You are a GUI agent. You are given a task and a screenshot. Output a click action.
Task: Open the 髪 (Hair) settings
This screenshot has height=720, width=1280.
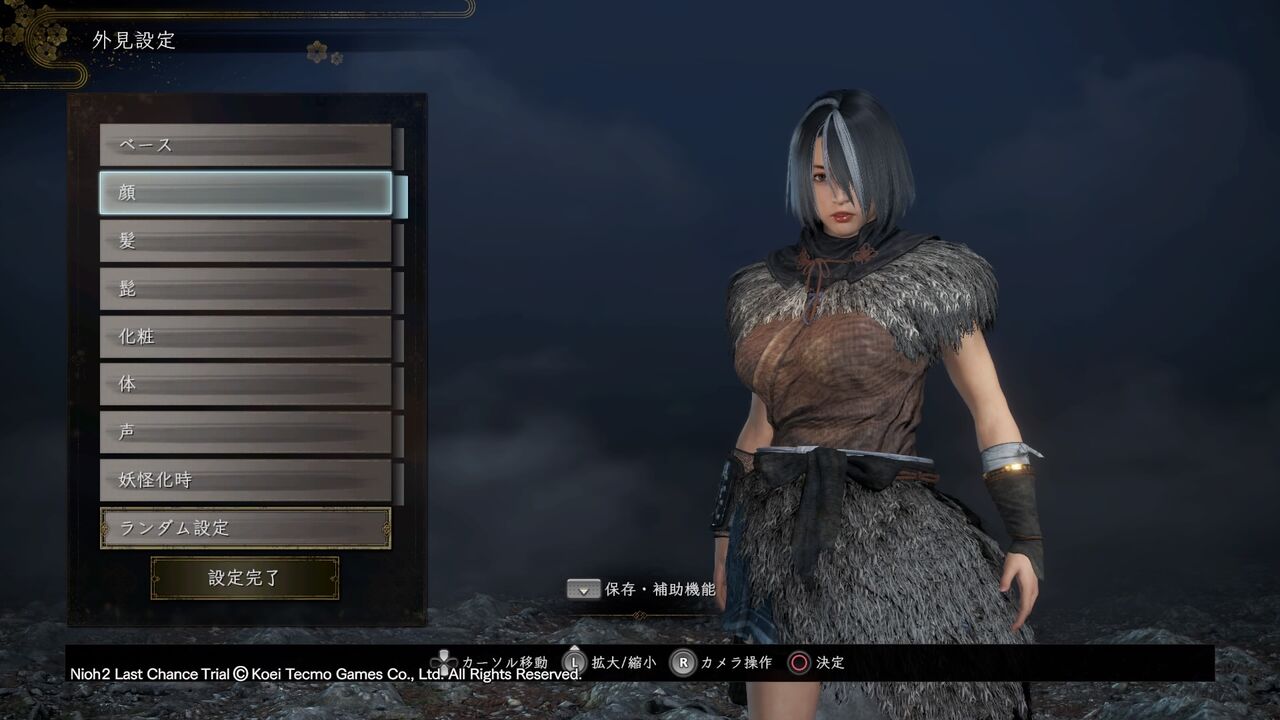[244, 240]
